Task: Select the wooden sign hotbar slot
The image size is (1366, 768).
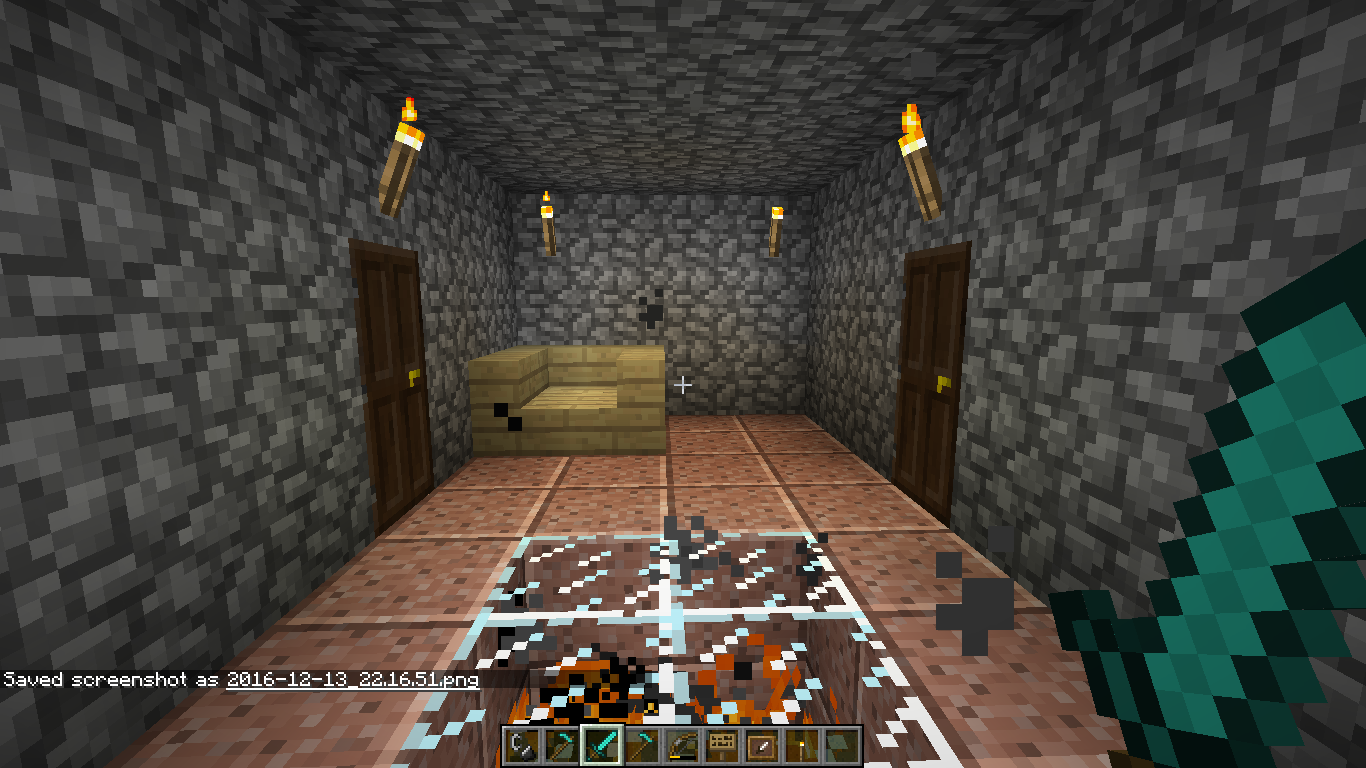Action: pos(721,746)
